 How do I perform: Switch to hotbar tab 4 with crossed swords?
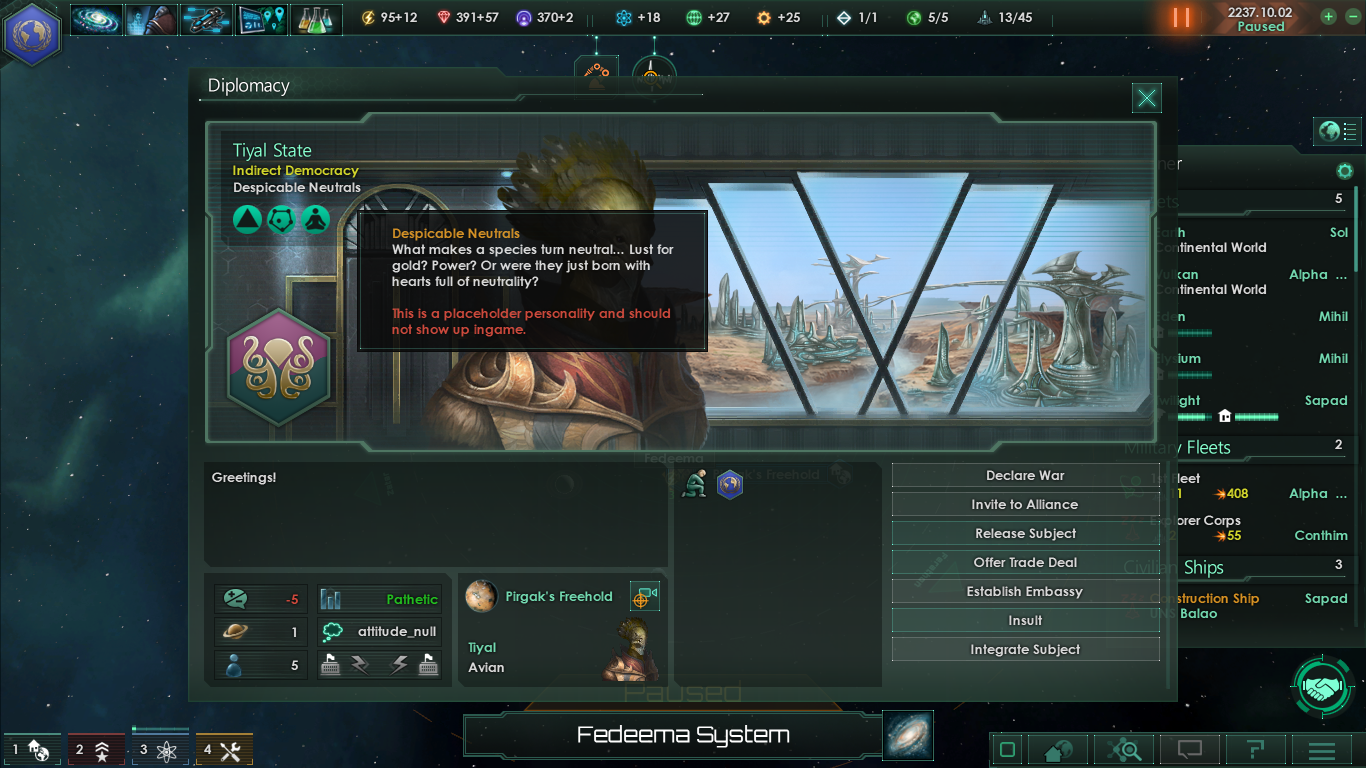click(x=224, y=747)
